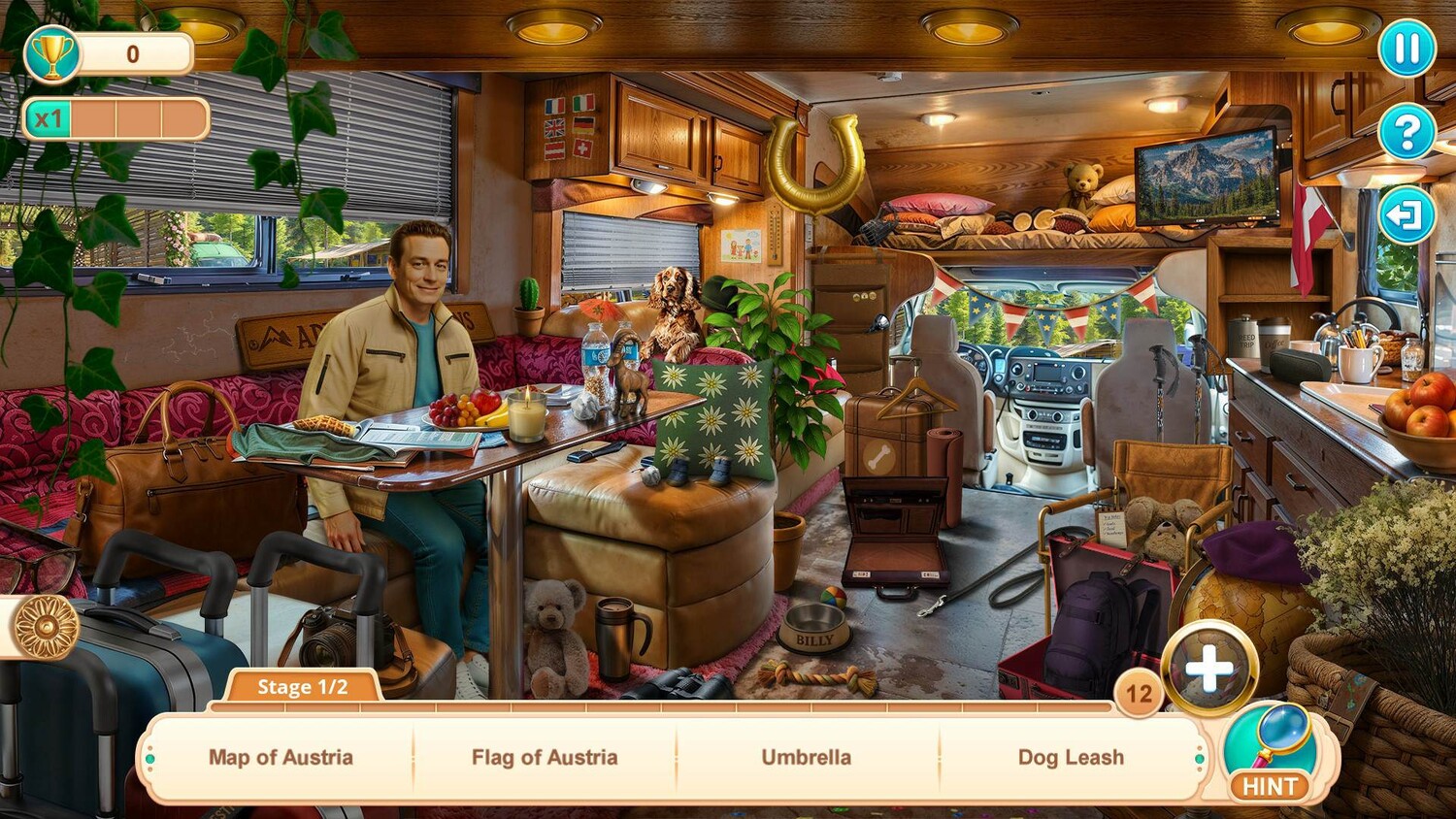Image resolution: width=1456 pixels, height=819 pixels.
Task: Choose Umbrella in the item list
Action: [806, 757]
